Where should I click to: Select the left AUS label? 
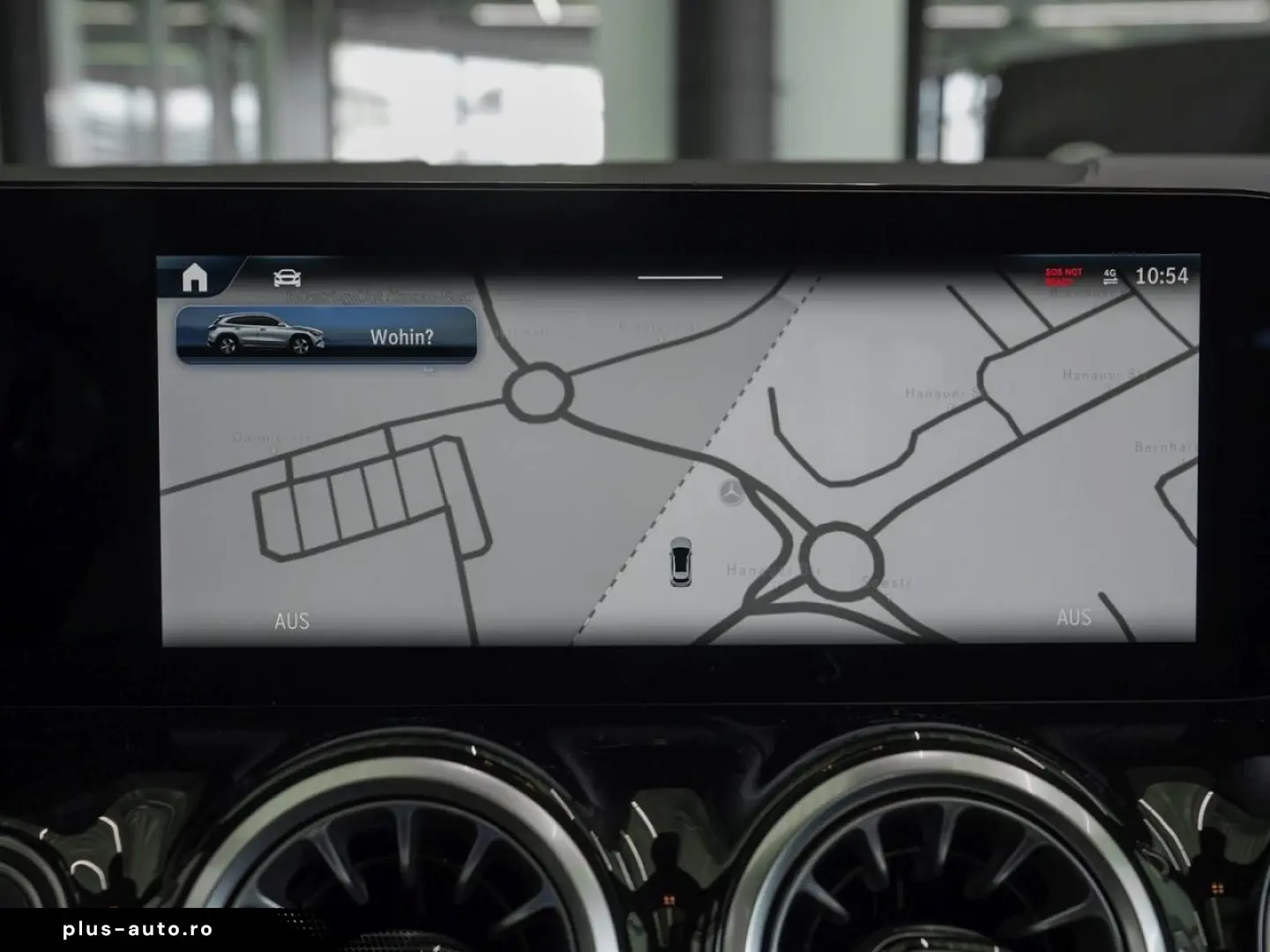coord(292,621)
